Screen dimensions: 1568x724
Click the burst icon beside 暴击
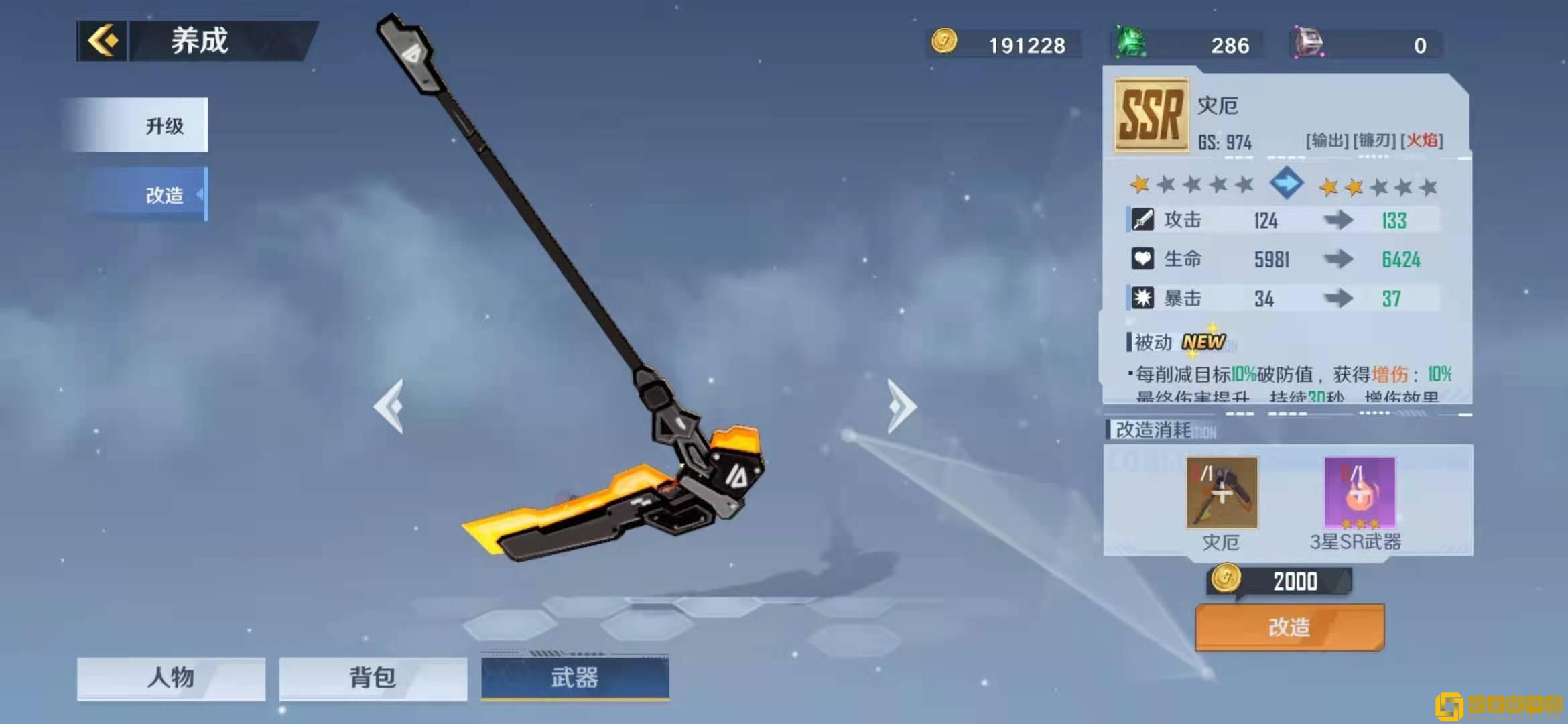[1143, 298]
